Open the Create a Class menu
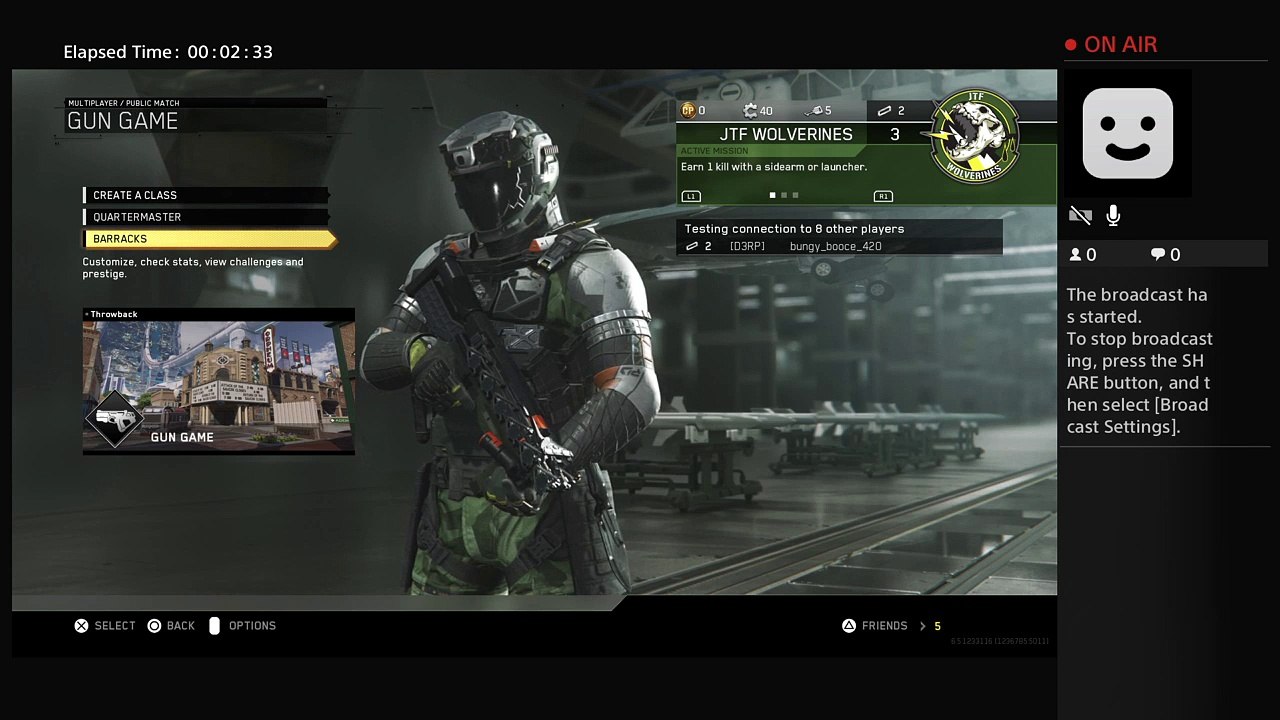This screenshot has height=720, width=1280. pyautogui.click(x=135, y=195)
